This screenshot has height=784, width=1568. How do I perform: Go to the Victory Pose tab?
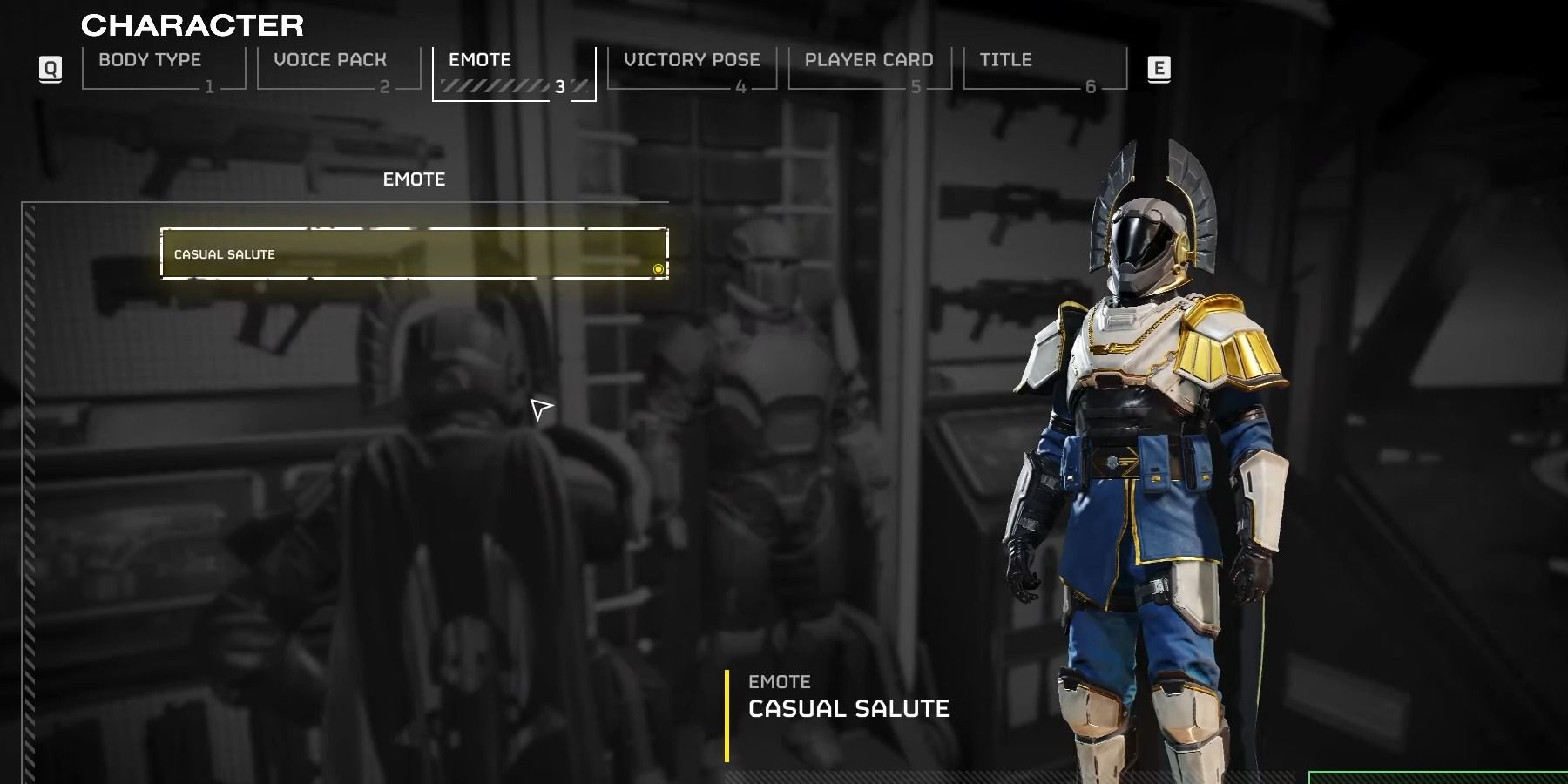click(x=692, y=68)
